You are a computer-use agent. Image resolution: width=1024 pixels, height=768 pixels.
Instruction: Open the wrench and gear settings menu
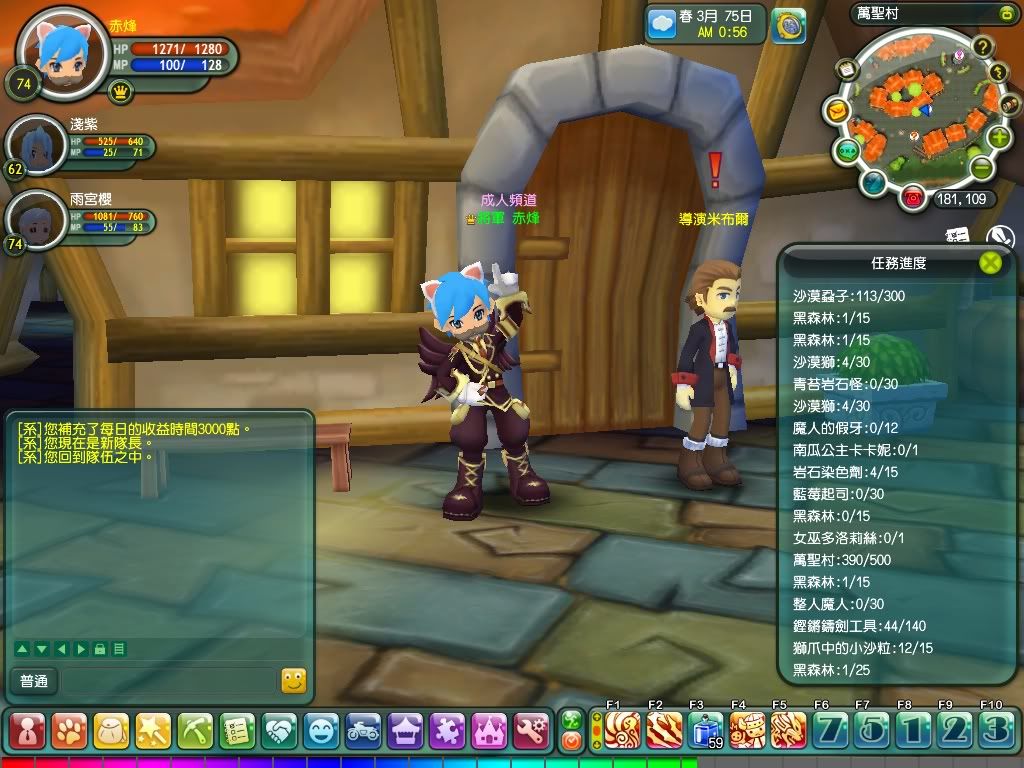tap(531, 730)
